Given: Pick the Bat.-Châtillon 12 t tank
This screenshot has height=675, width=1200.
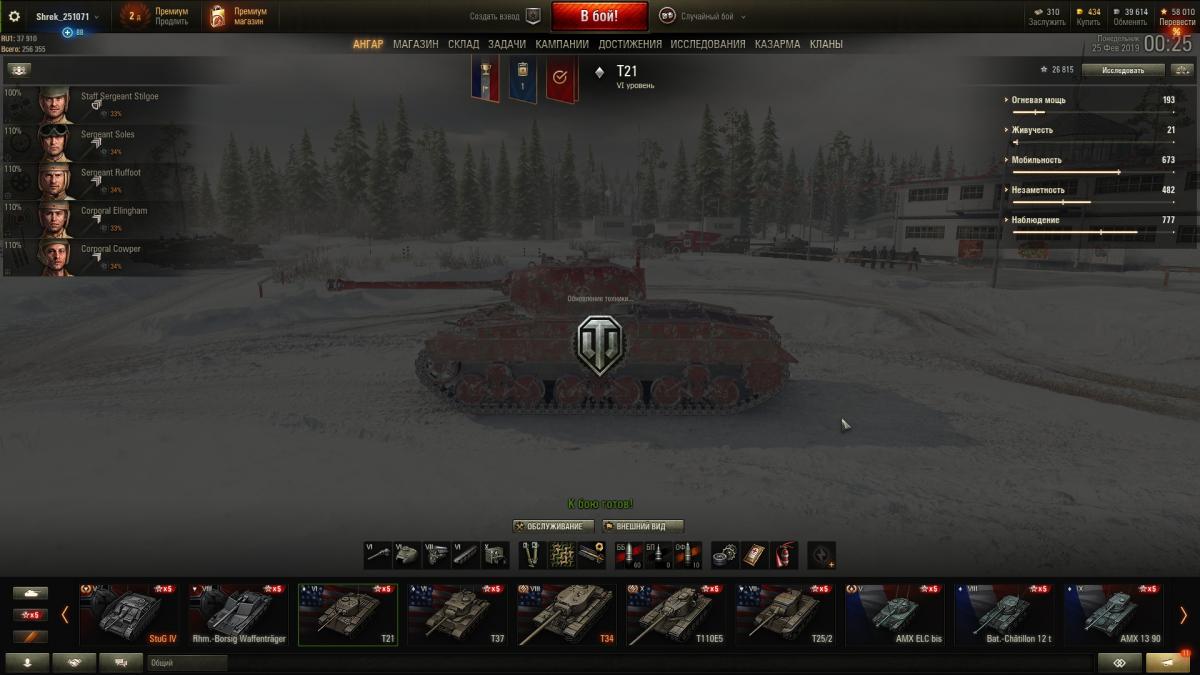Looking at the screenshot, I should tap(1003, 614).
